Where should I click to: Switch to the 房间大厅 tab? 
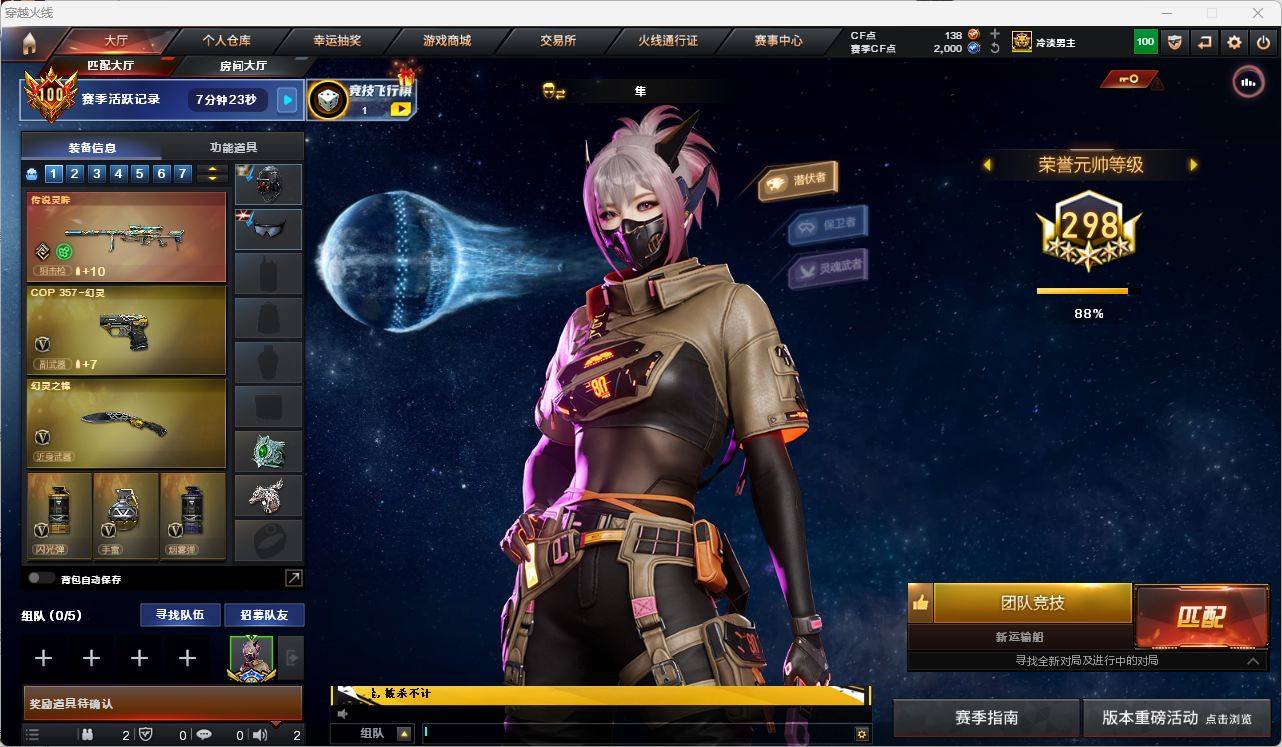[243, 66]
